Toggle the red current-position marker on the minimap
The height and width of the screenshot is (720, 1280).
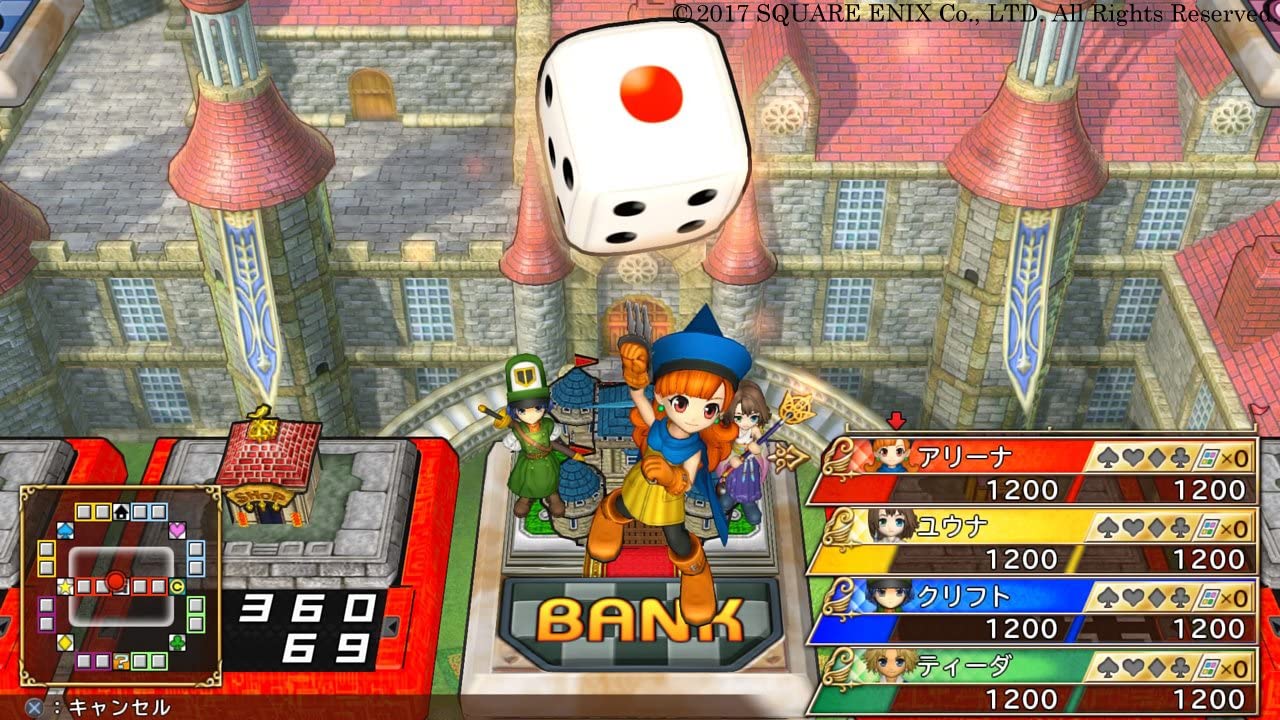116,579
